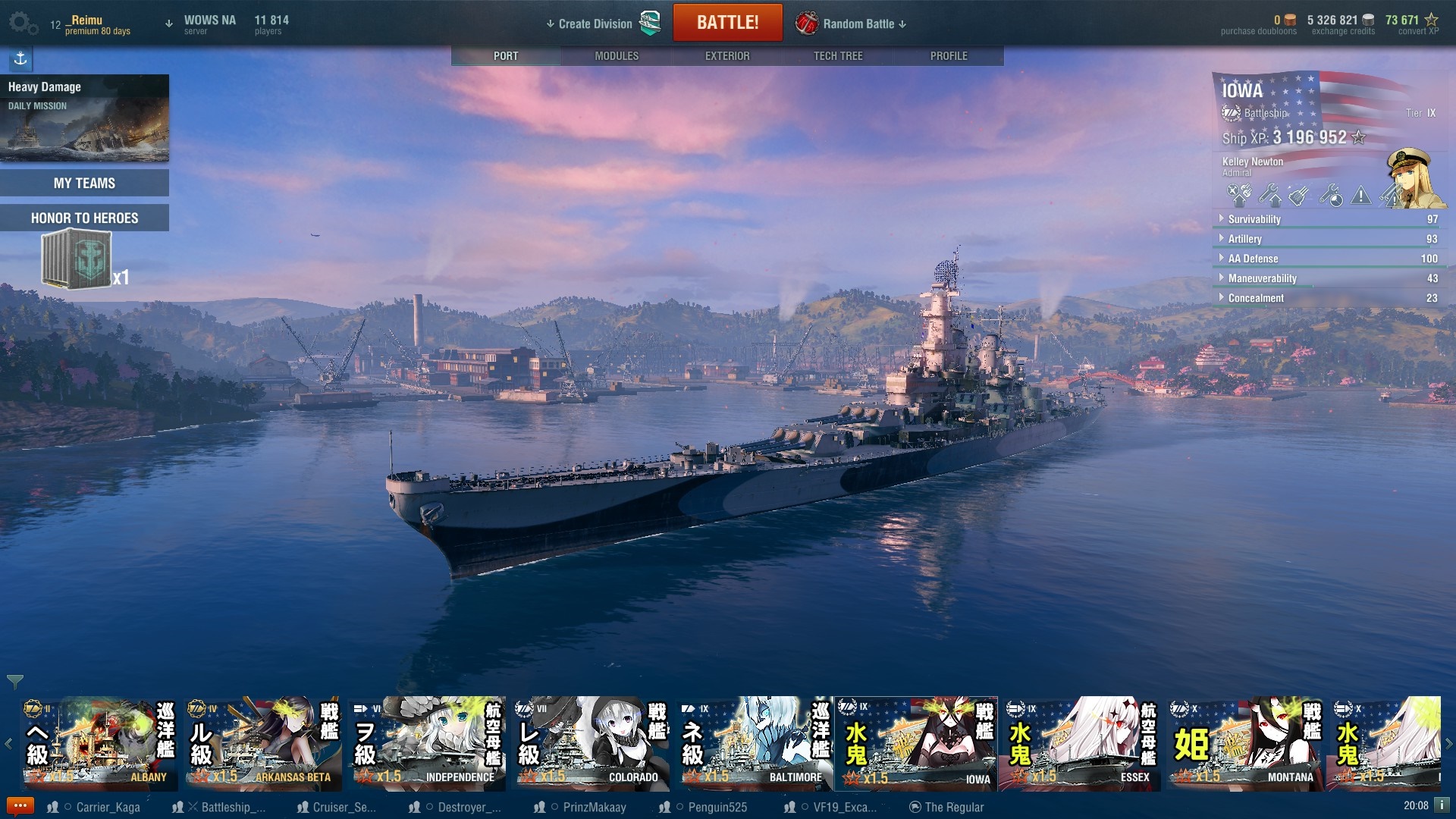The image size is (1456, 819).
Task: Start the battle with the BATTLE! button
Action: point(727,23)
